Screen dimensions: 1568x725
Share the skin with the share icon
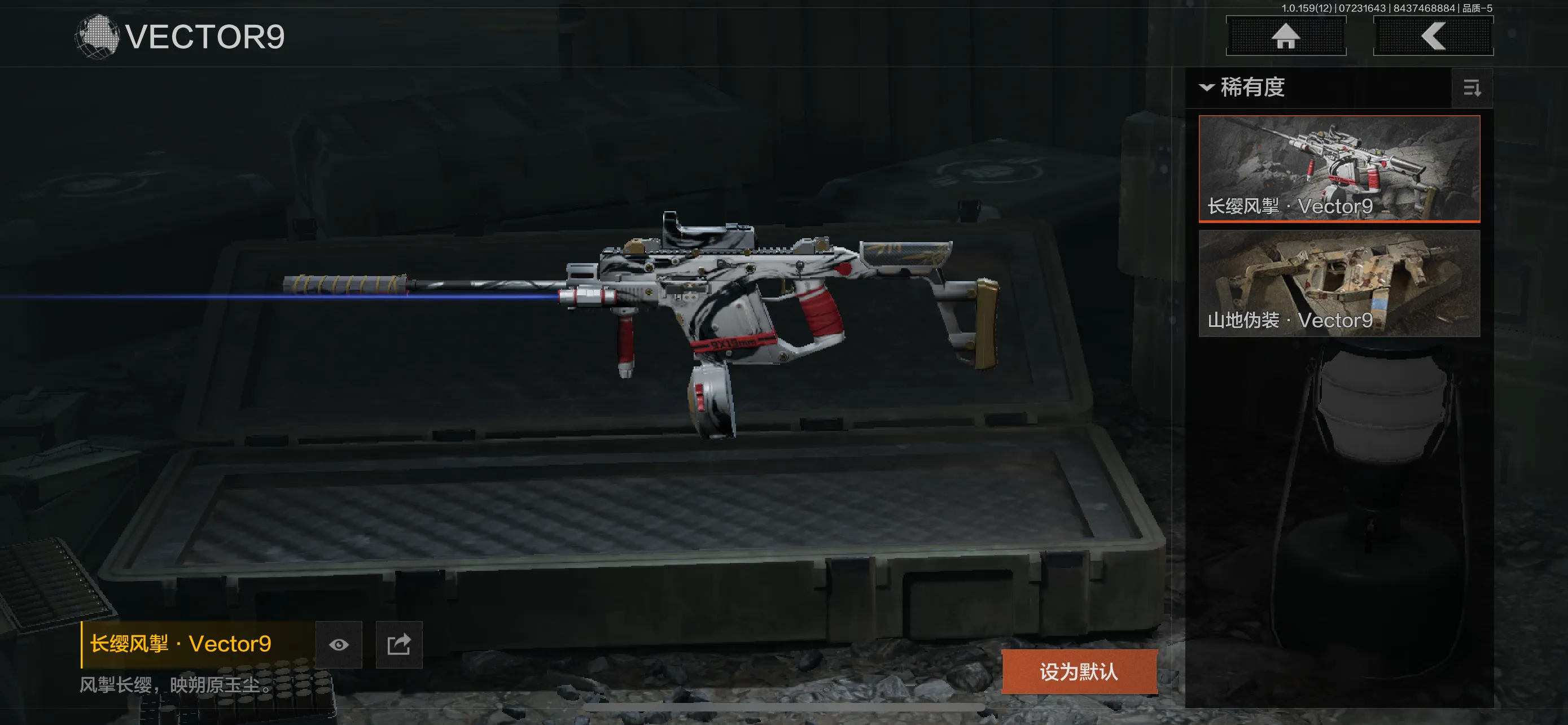coord(398,645)
